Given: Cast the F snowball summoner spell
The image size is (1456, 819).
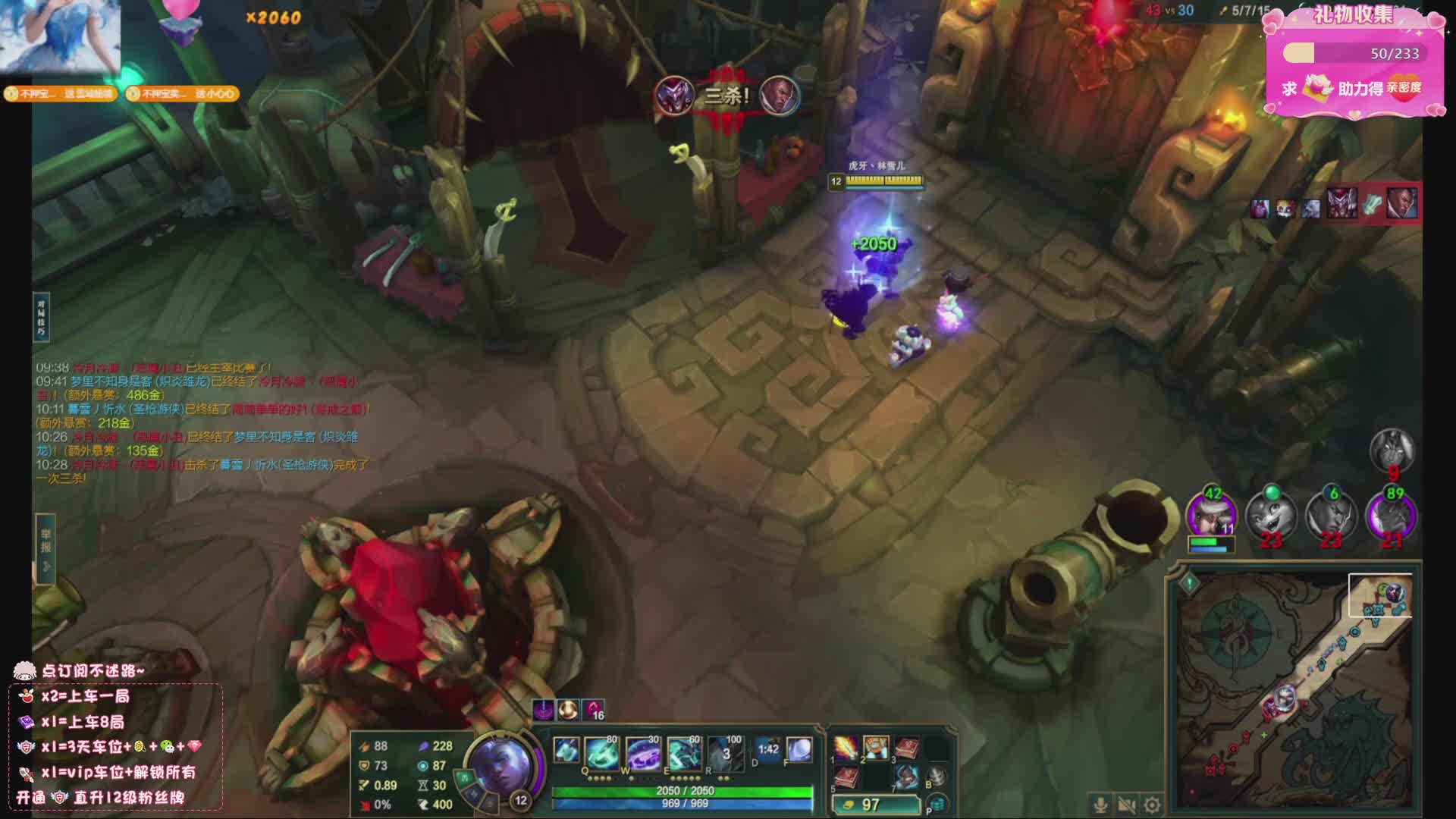Looking at the screenshot, I should (x=799, y=749).
